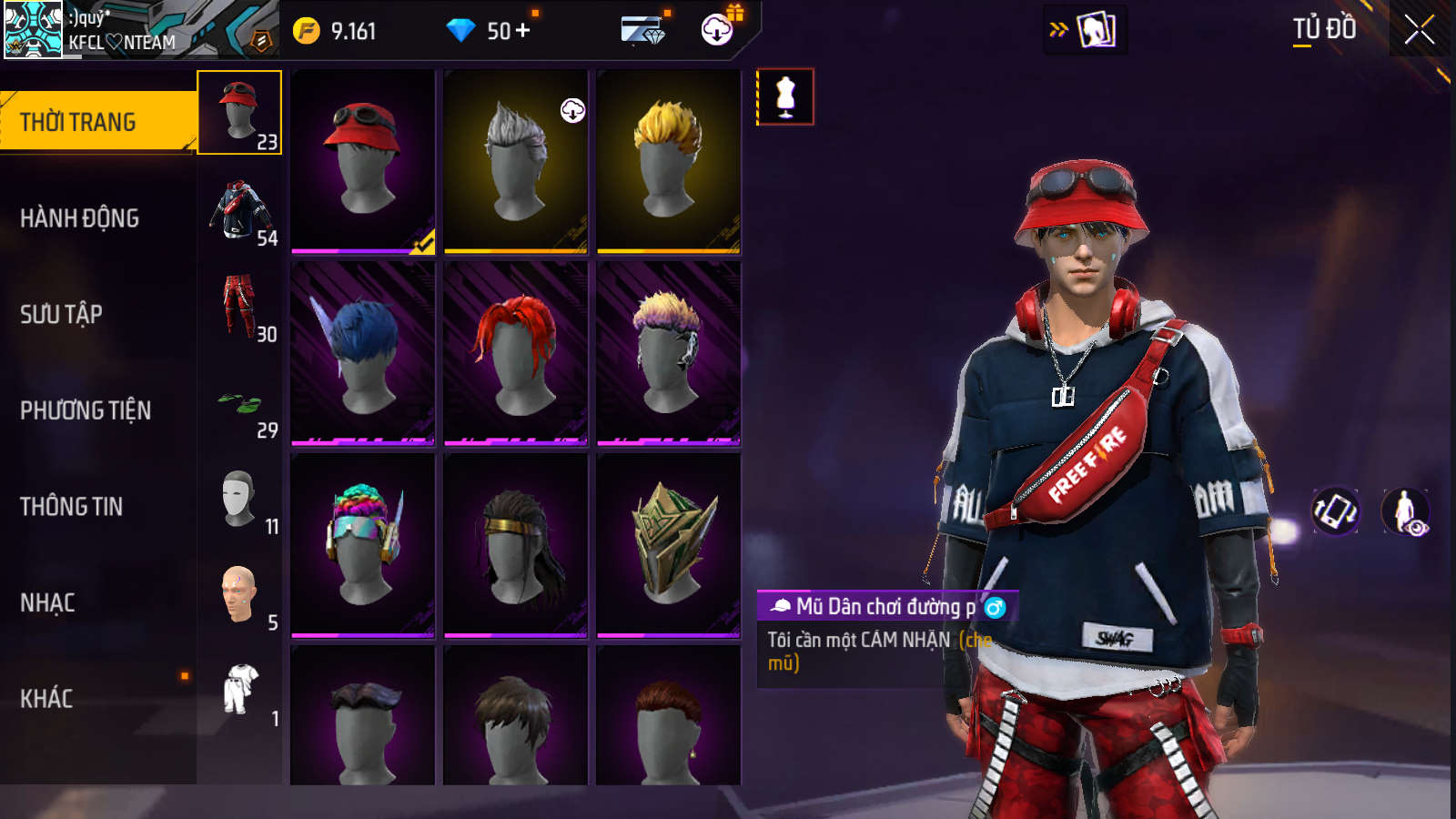1456x819 pixels.
Task: Open the red pants subcategory
Action: tap(240, 307)
